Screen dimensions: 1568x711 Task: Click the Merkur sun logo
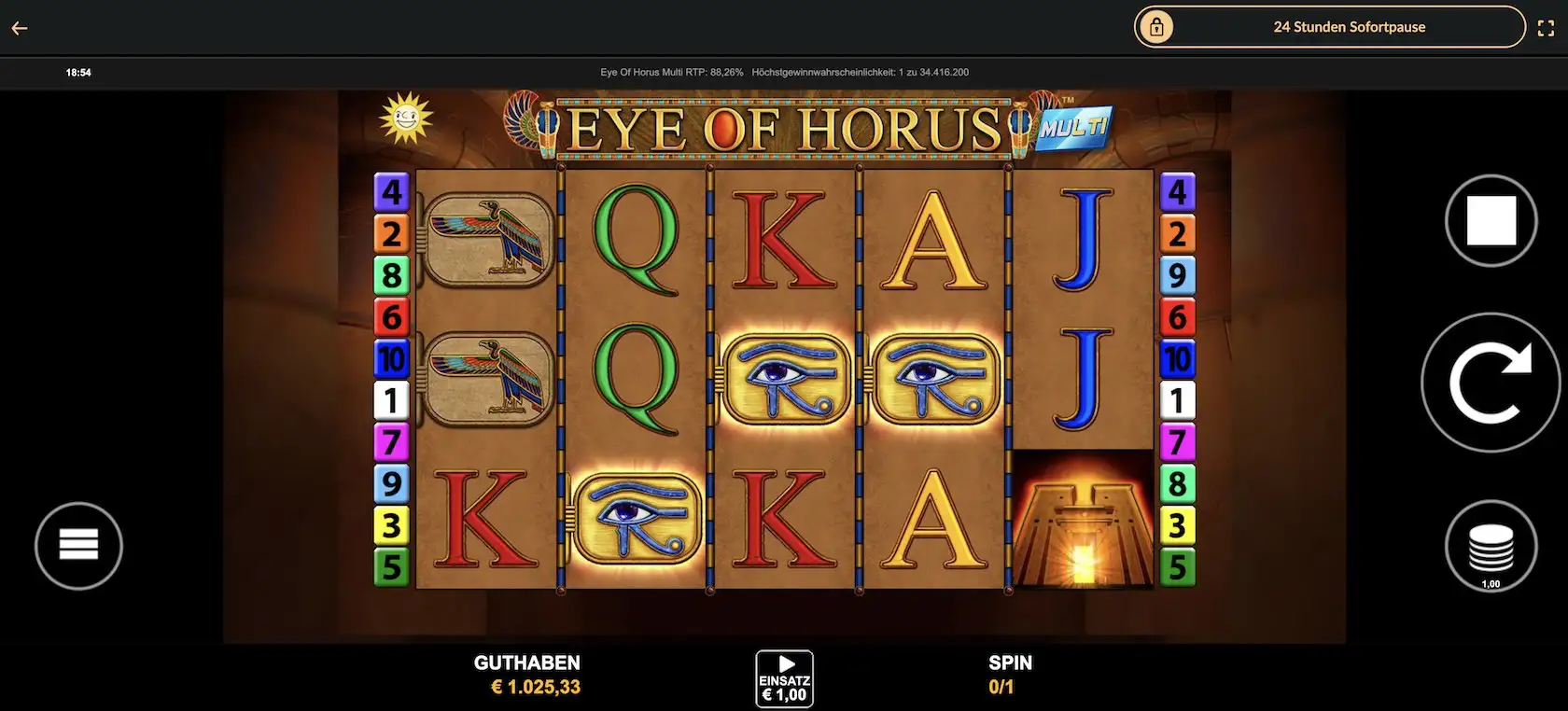tap(406, 118)
